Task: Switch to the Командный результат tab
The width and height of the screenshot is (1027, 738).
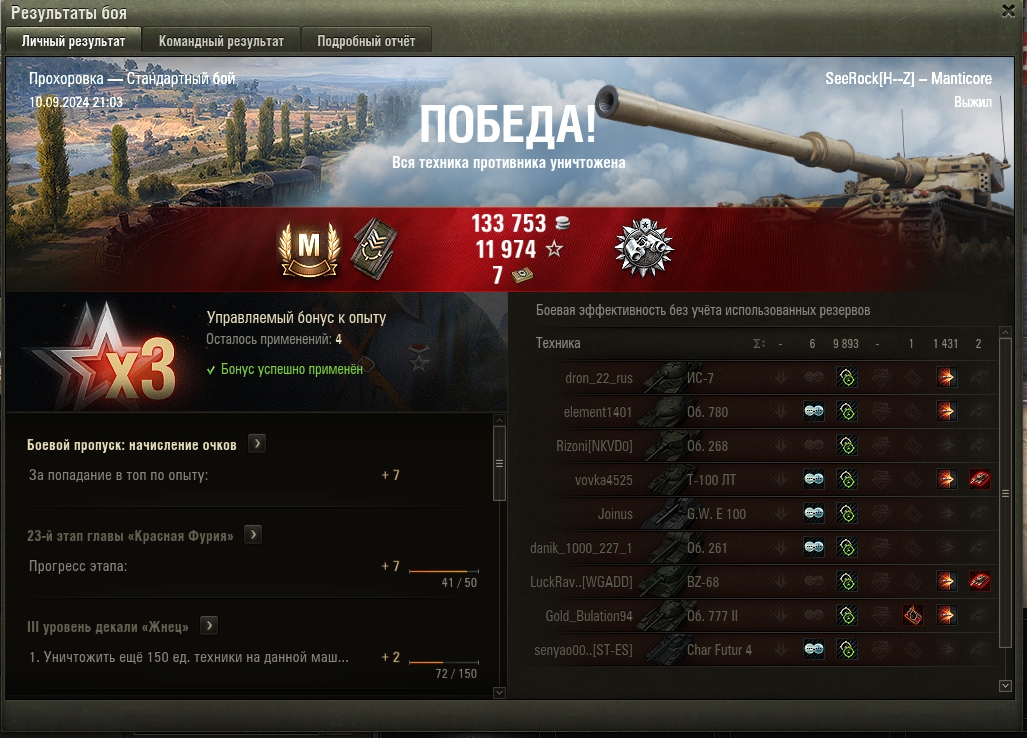Action: click(x=221, y=41)
